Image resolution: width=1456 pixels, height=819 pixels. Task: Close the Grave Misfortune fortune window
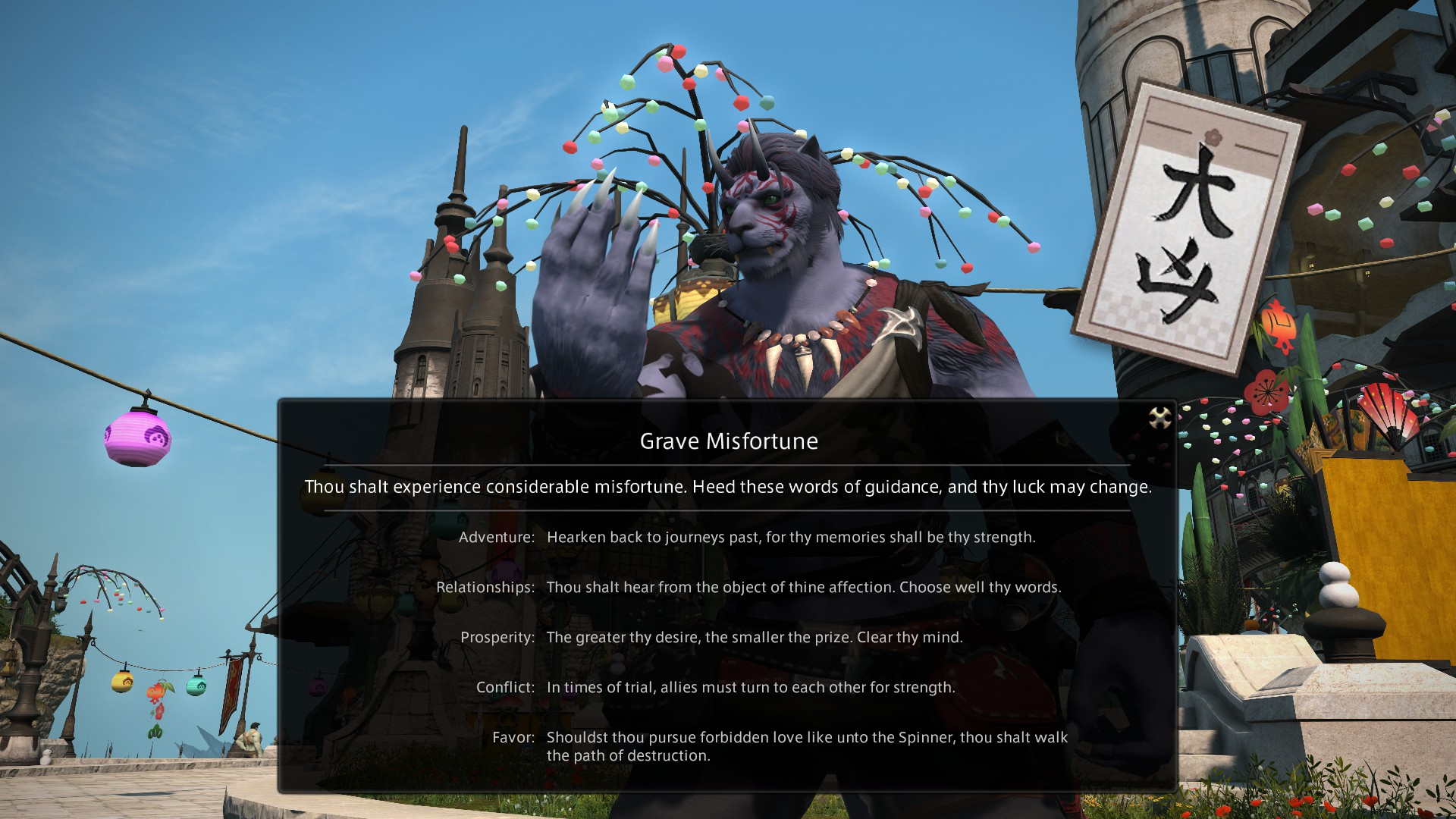pyautogui.click(x=1159, y=417)
